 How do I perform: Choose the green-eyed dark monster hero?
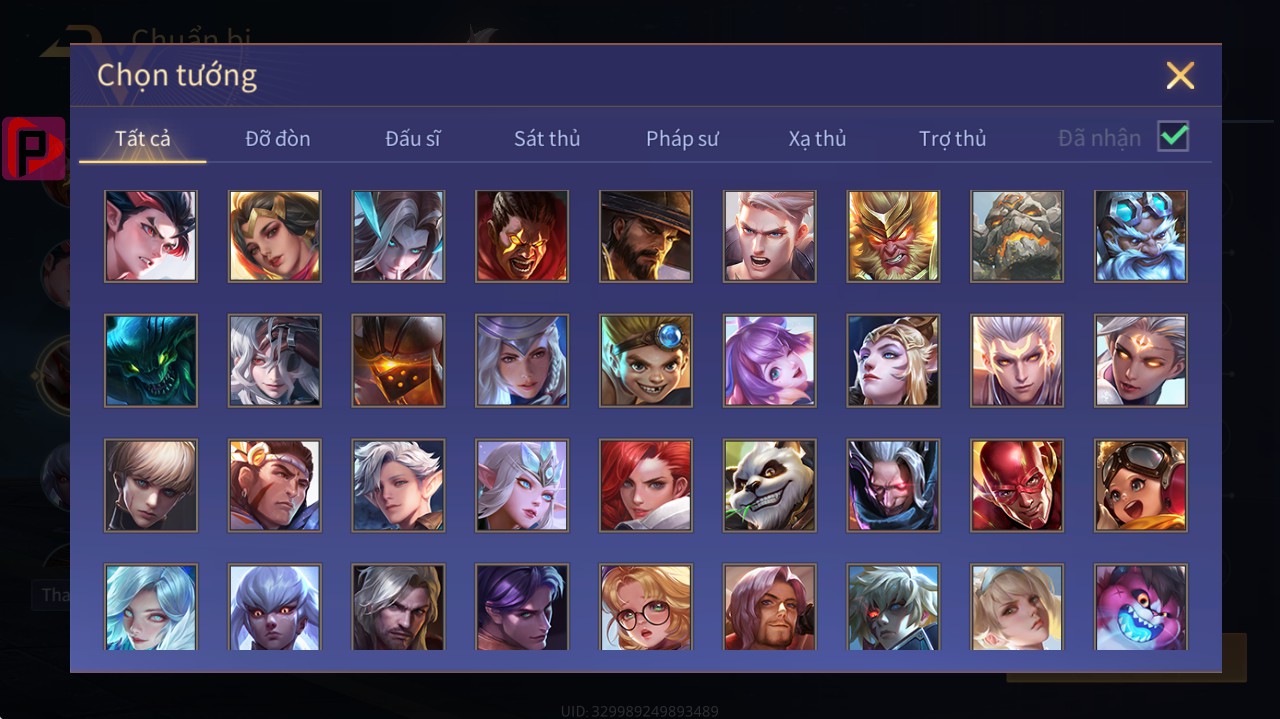151,360
